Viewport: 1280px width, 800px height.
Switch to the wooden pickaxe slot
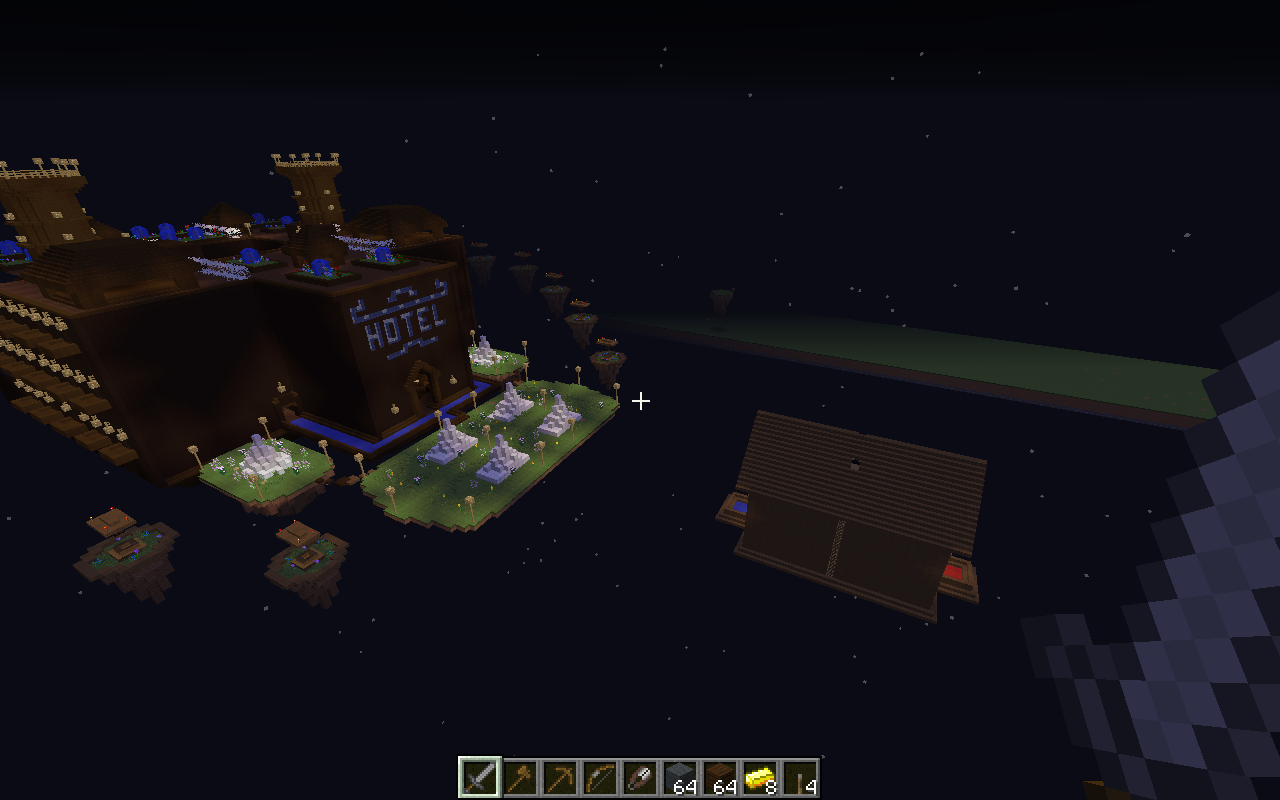[559, 777]
